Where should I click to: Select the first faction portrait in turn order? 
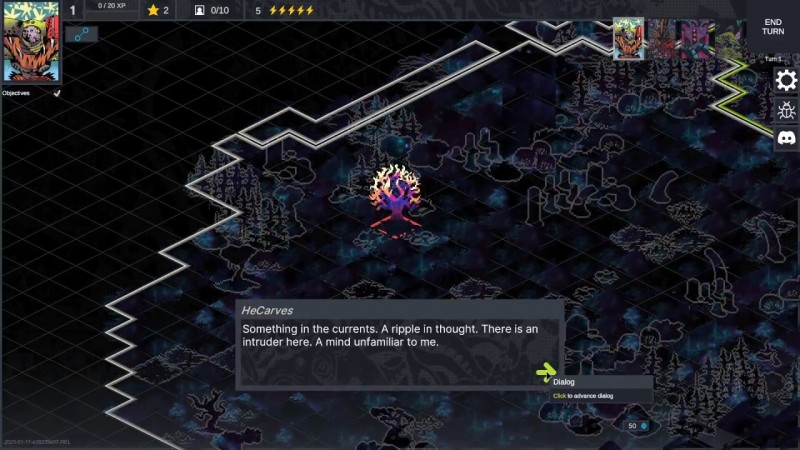click(627, 39)
